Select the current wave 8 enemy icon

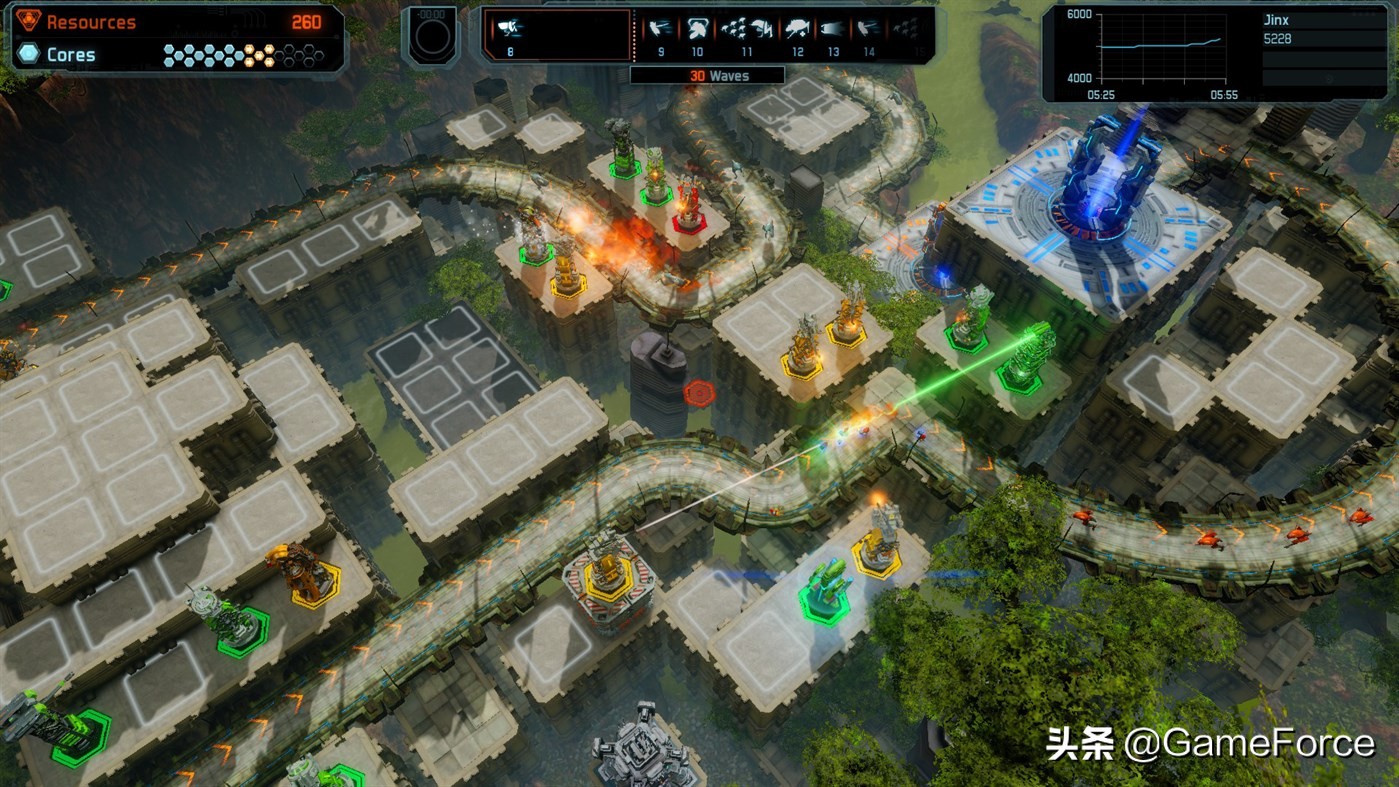[510, 27]
